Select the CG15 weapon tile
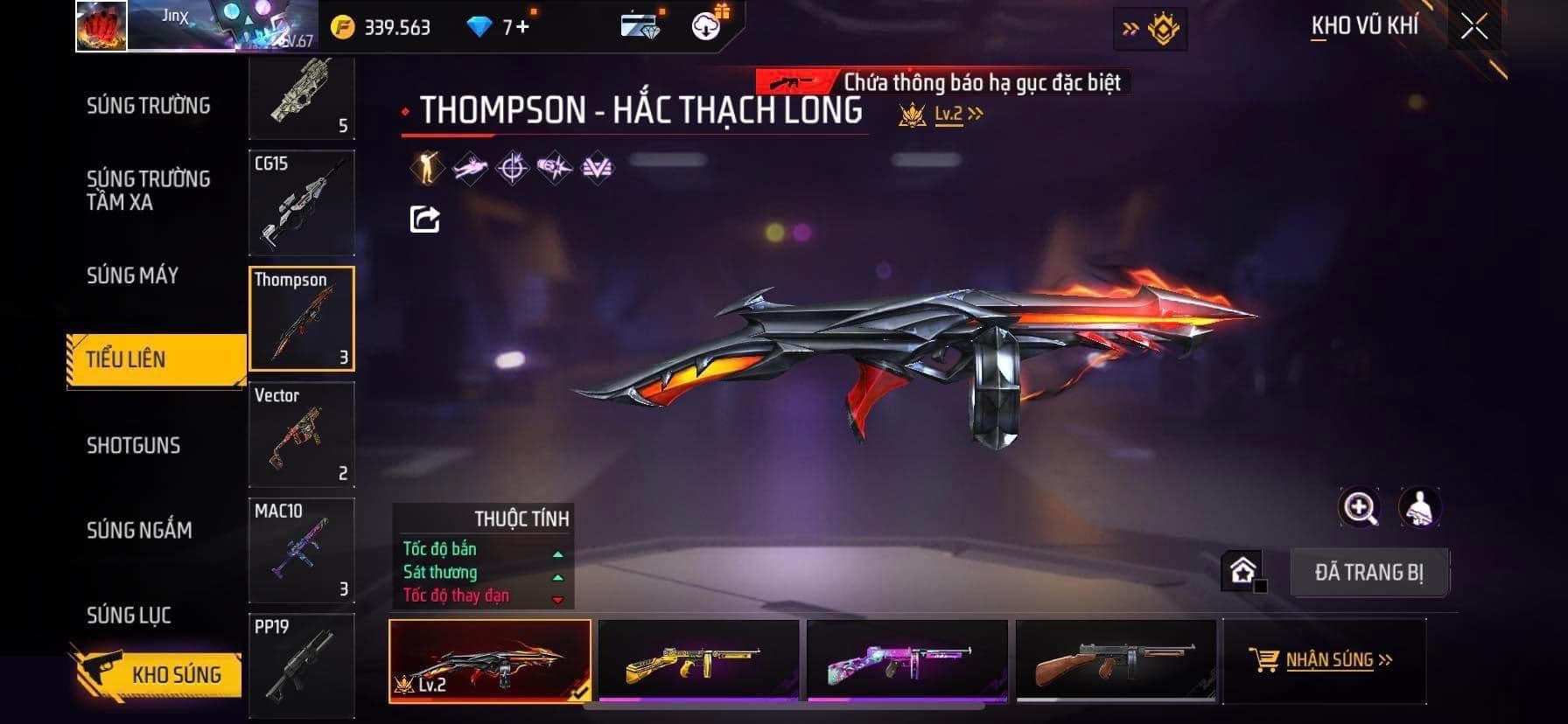The height and width of the screenshot is (724, 1568). pos(302,203)
